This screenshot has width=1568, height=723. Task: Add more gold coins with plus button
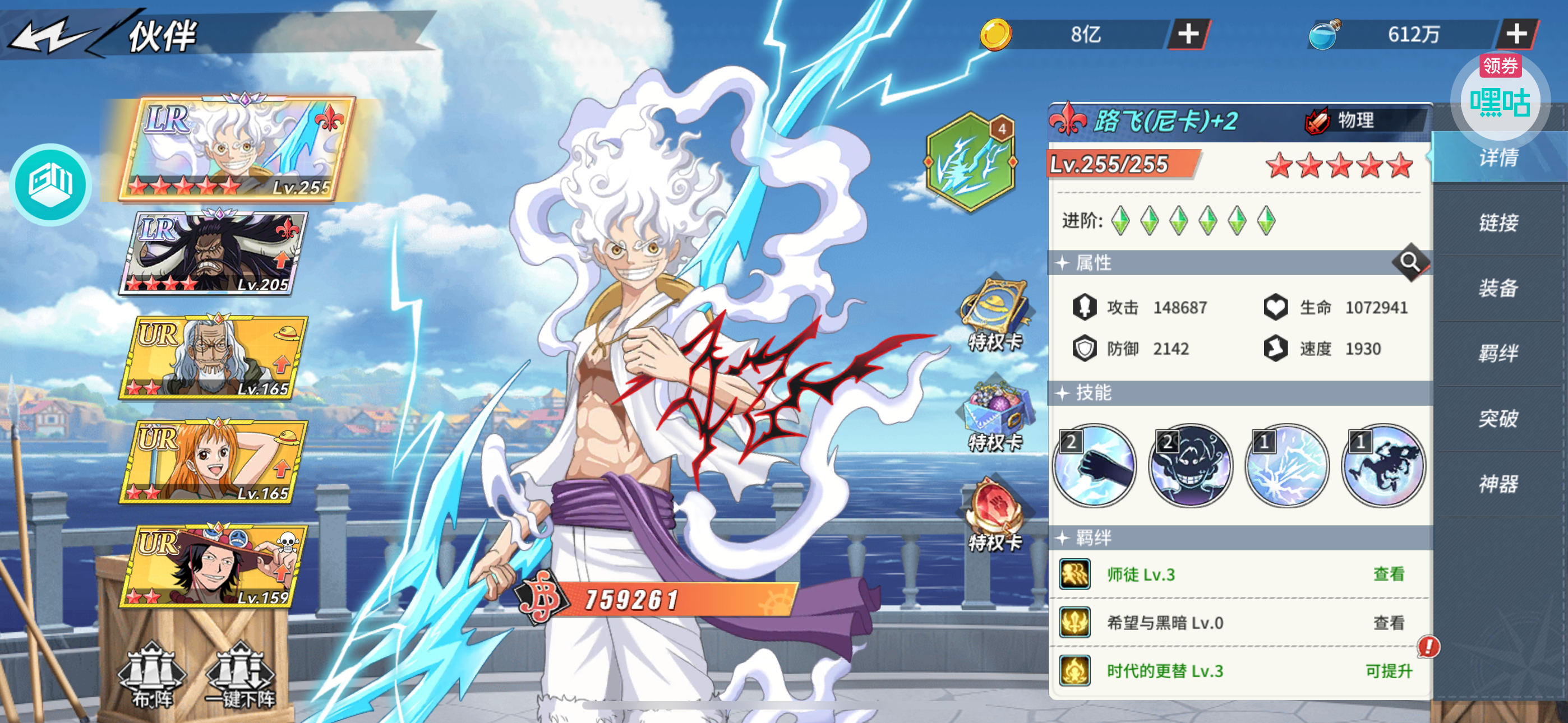(x=1188, y=34)
